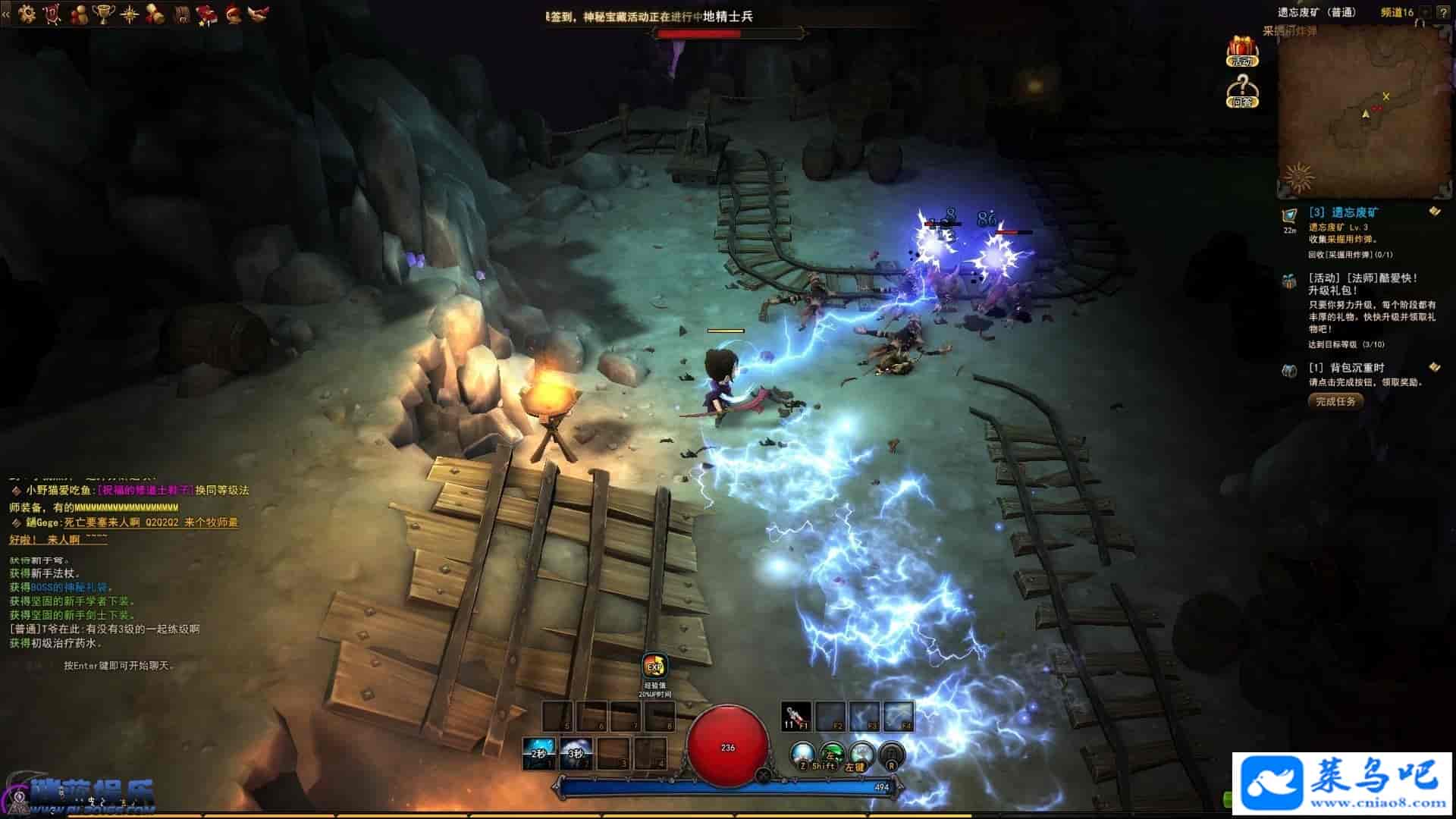Use the potion in the F1 slot
The height and width of the screenshot is (819, 1456).
[x=795, y=716]
